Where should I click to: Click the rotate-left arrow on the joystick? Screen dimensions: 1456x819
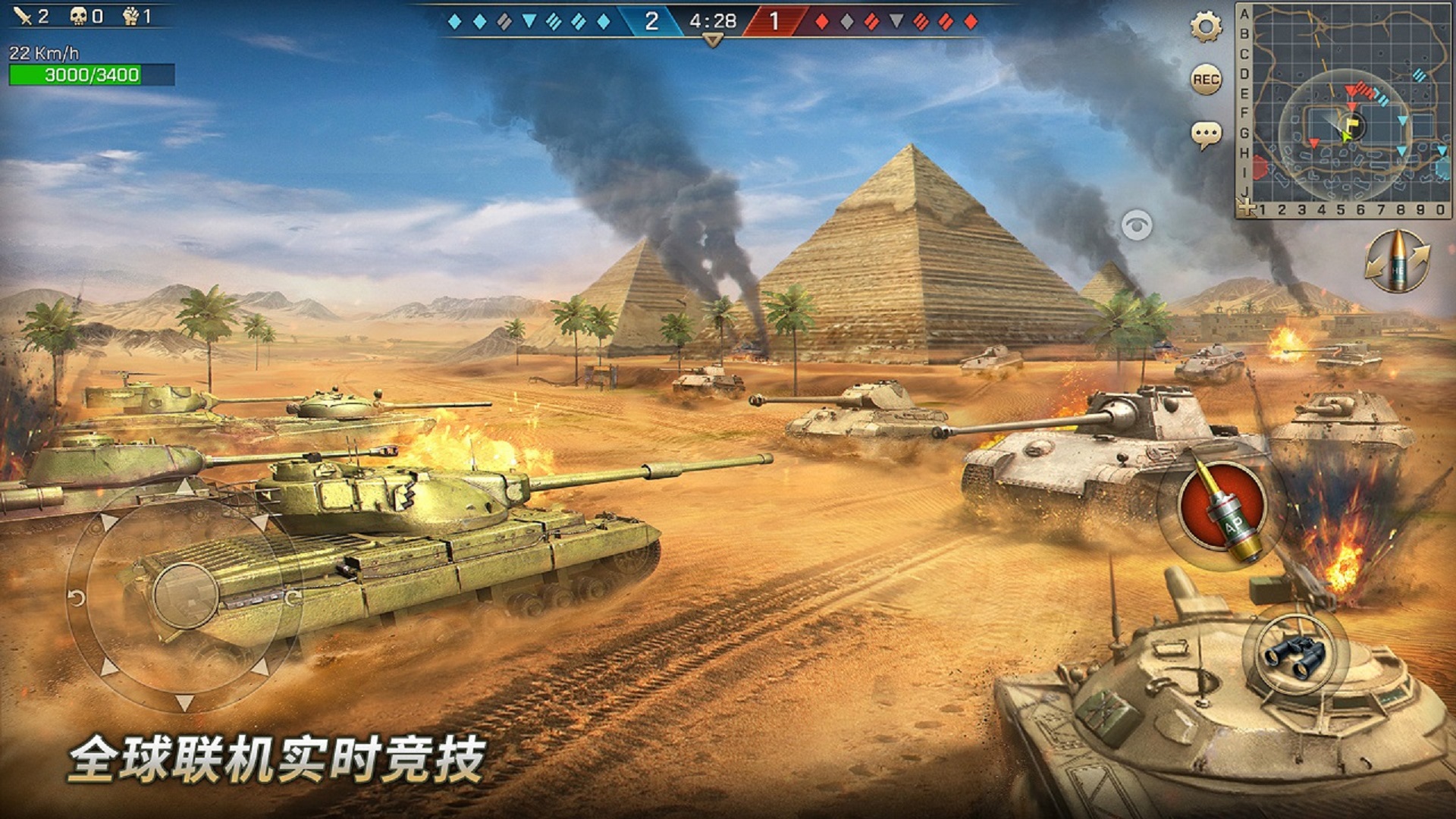77,598
